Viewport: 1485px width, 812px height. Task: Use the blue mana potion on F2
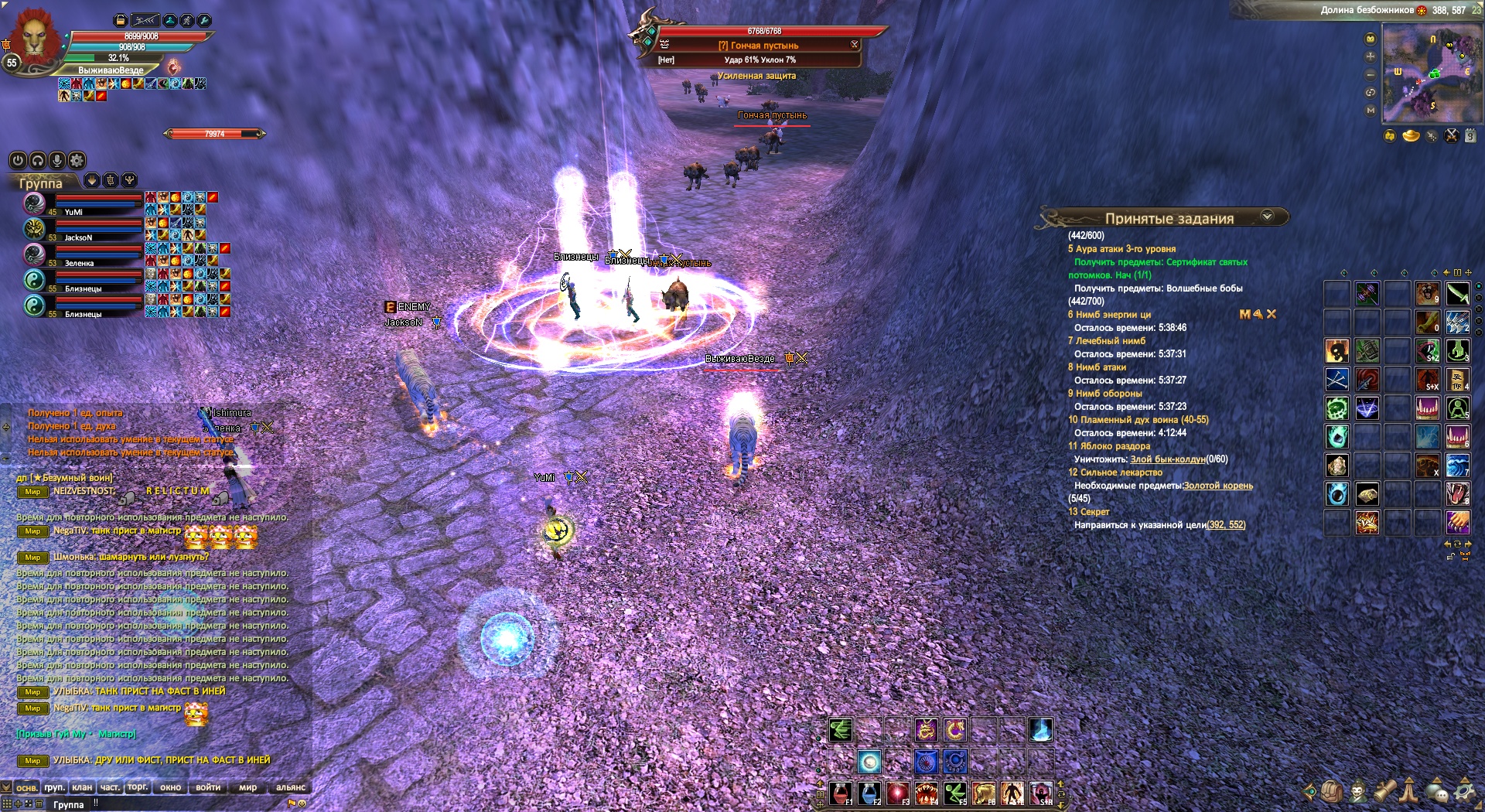pyautogui.click(x=869, y=793)
